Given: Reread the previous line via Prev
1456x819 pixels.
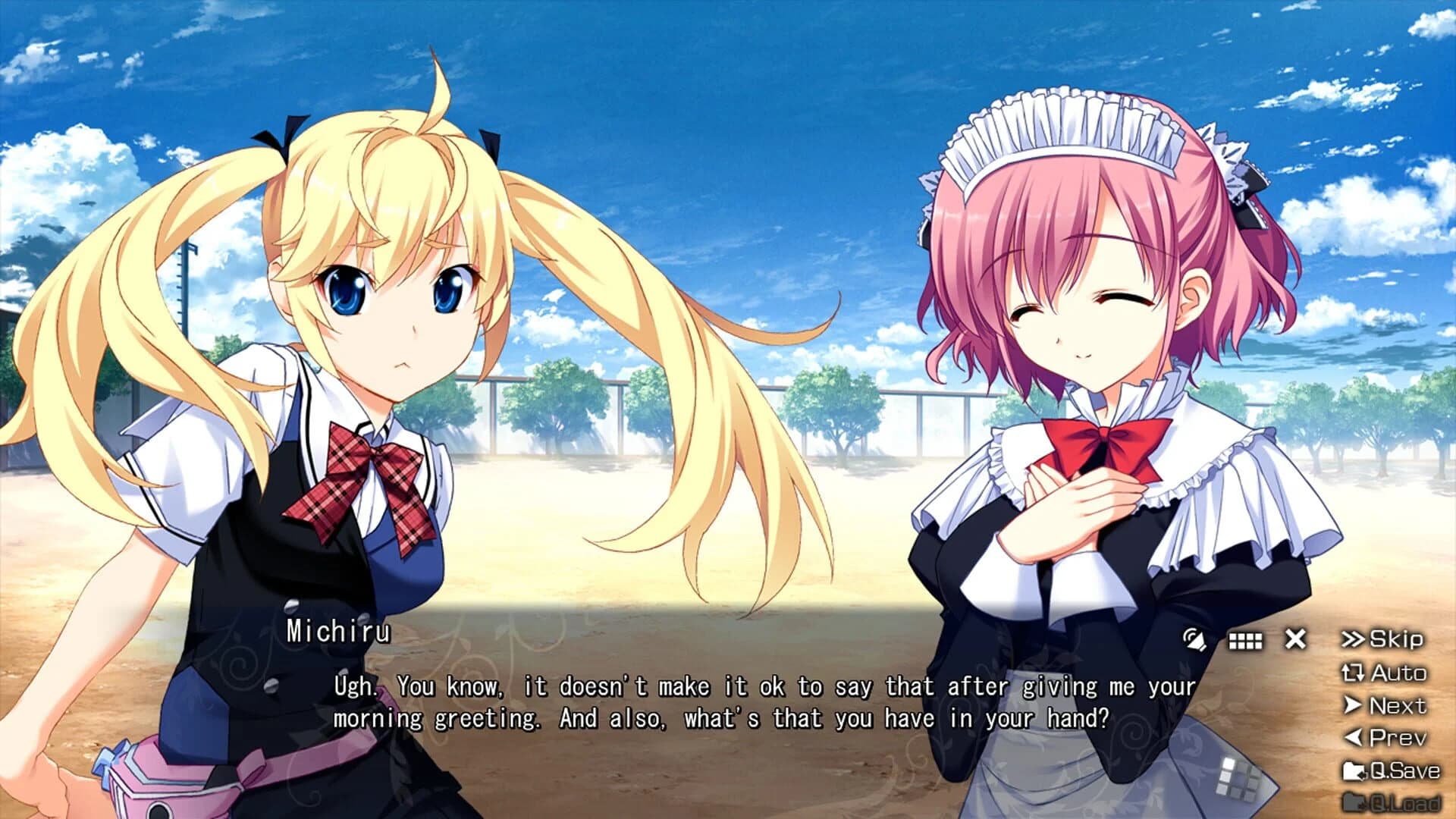Looking at the screenshot, I should [1399, 737].
